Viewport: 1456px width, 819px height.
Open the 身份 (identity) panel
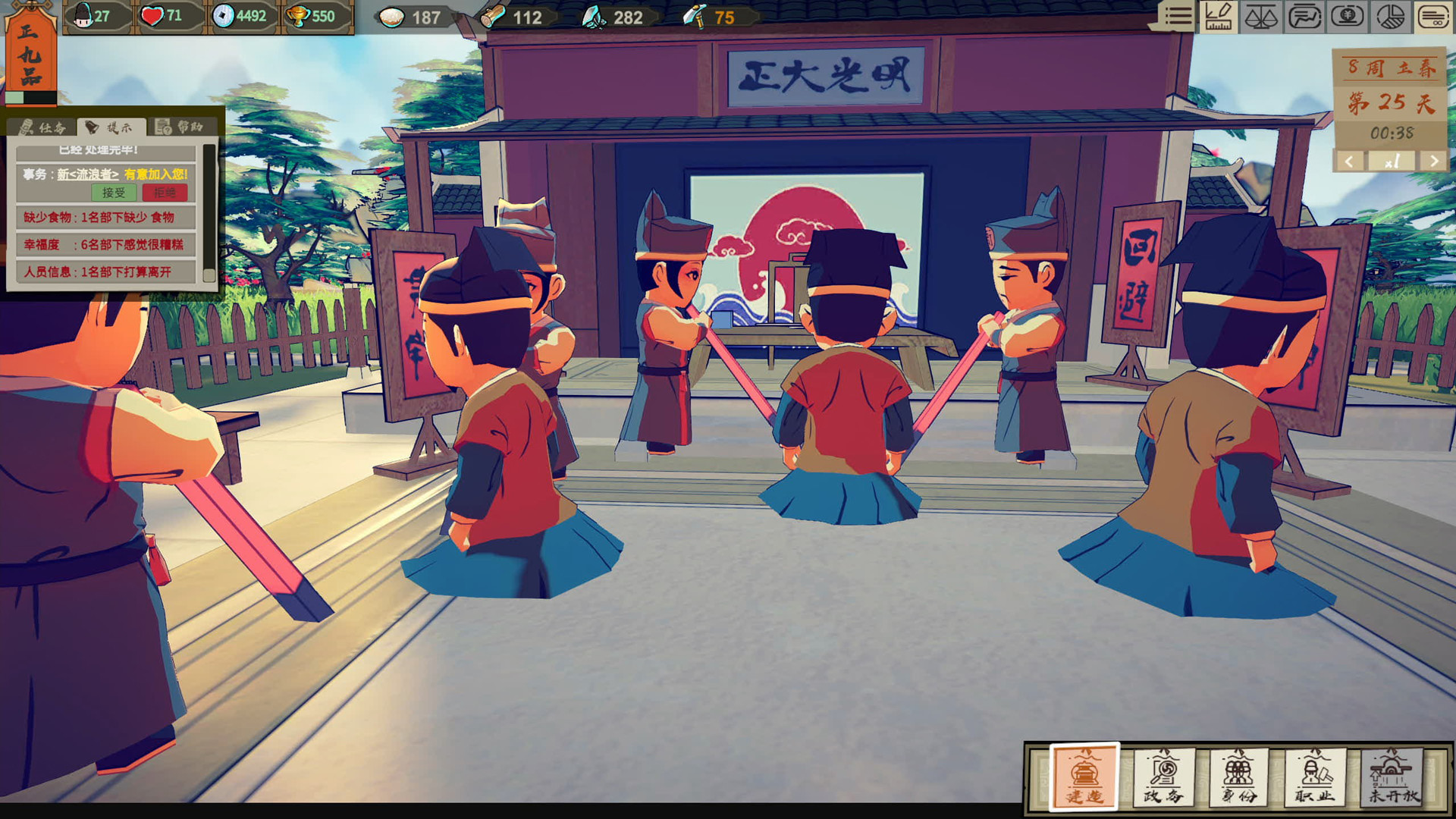(1238, 774)
